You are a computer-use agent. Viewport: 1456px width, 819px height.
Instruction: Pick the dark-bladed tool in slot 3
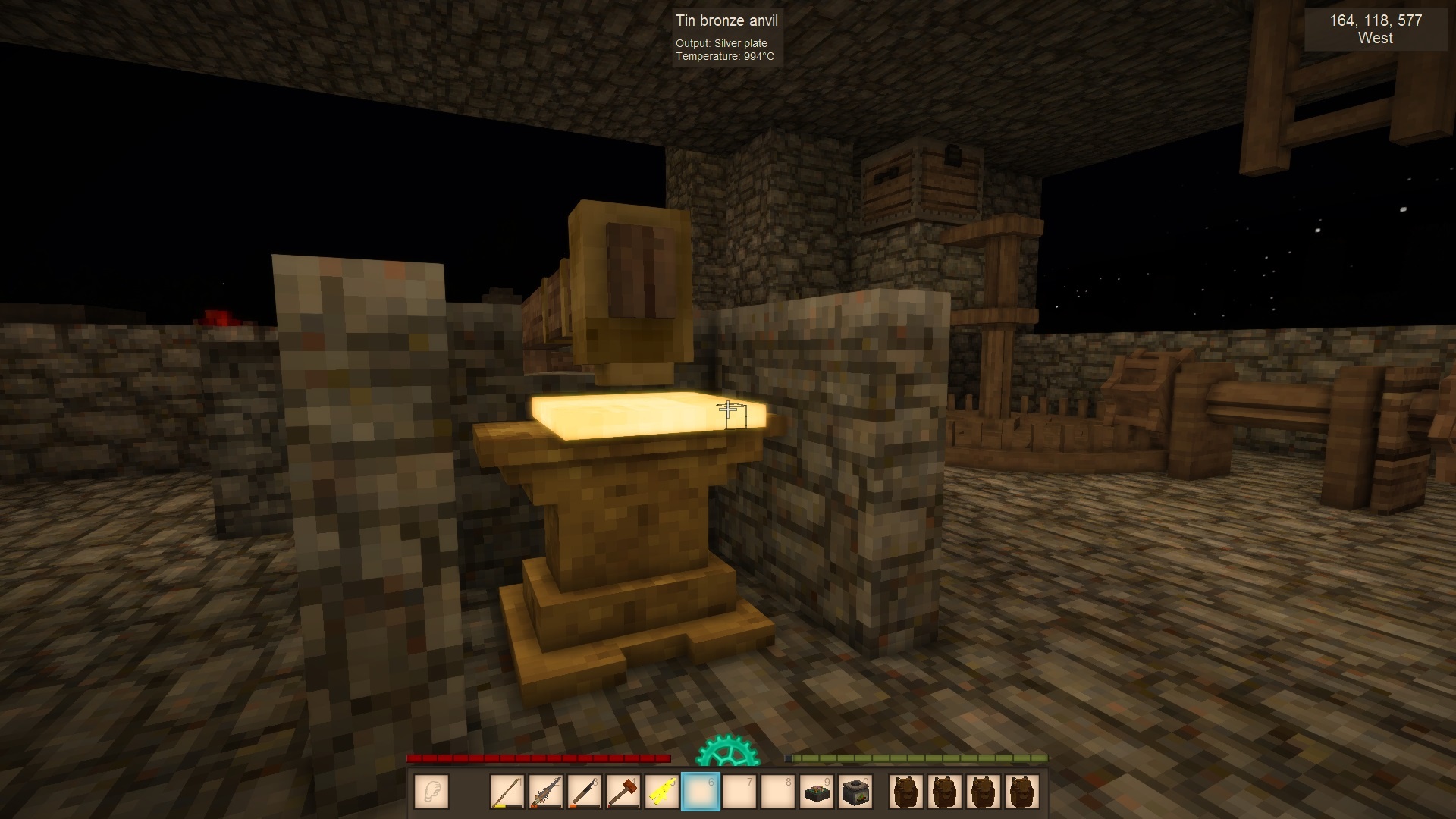point(585,792)
